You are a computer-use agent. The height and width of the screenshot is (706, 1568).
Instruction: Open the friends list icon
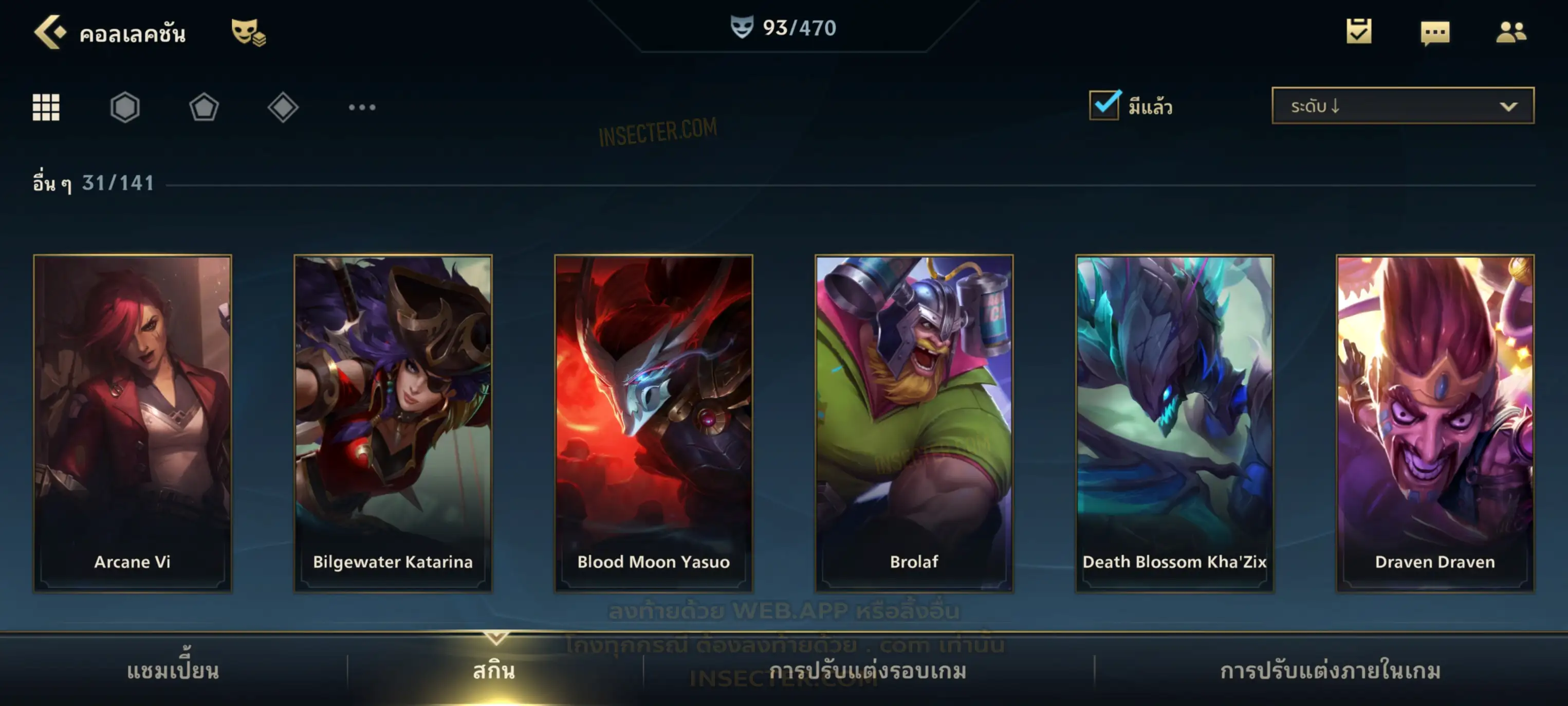pos(1511,32)
